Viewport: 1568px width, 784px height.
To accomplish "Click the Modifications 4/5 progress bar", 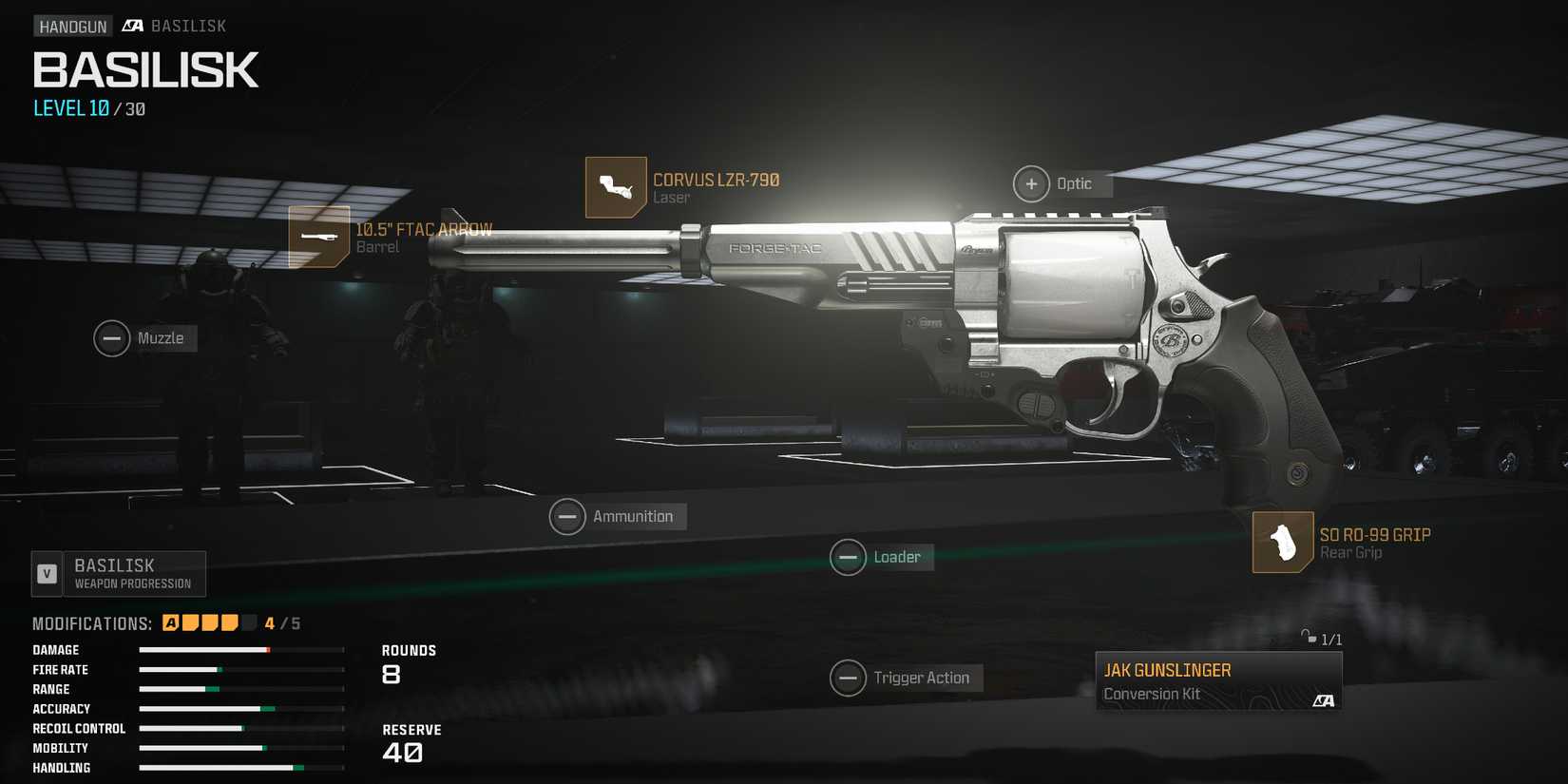I will 210,622.
